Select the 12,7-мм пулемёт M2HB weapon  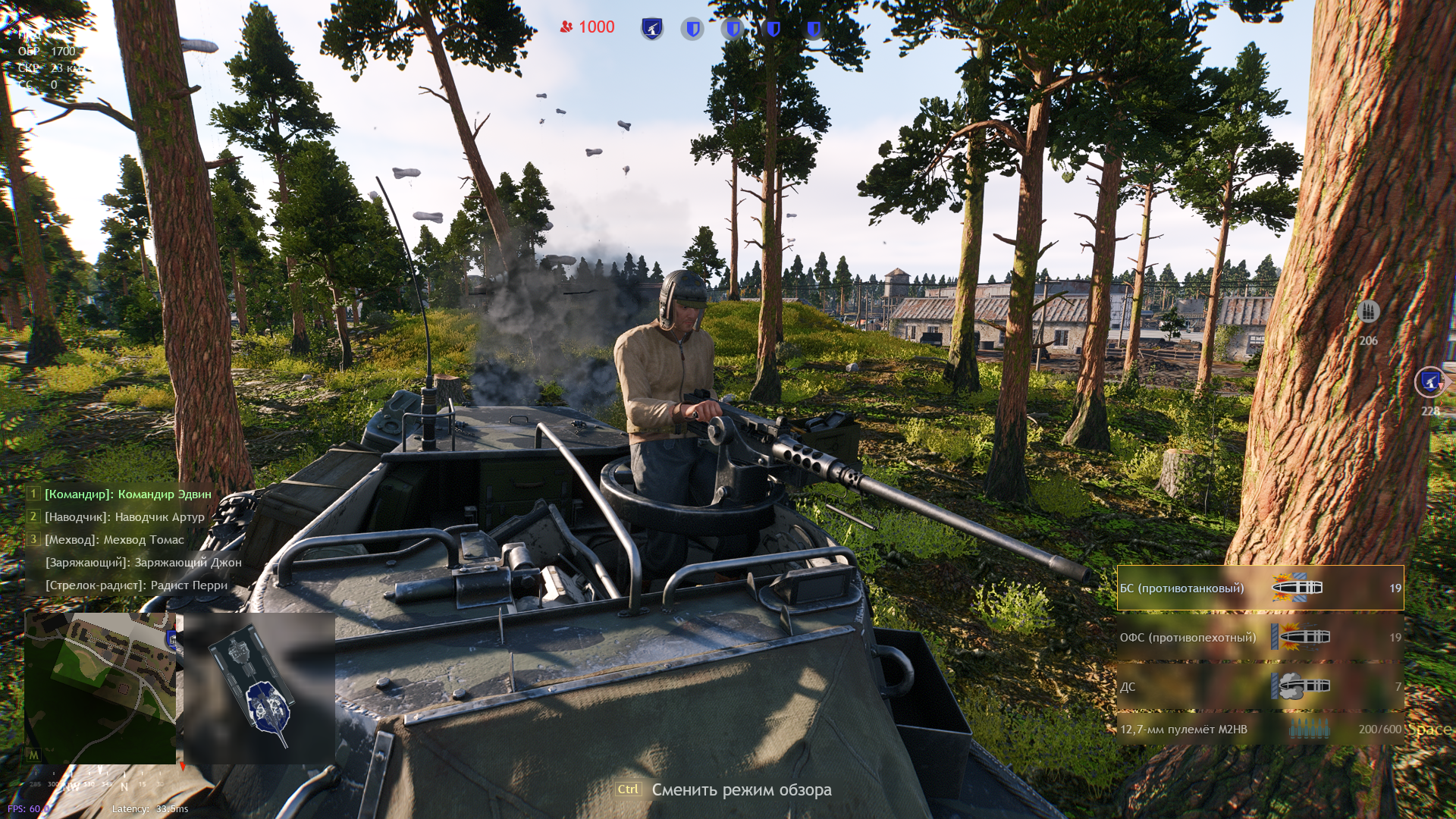[x=1260, y=730]
